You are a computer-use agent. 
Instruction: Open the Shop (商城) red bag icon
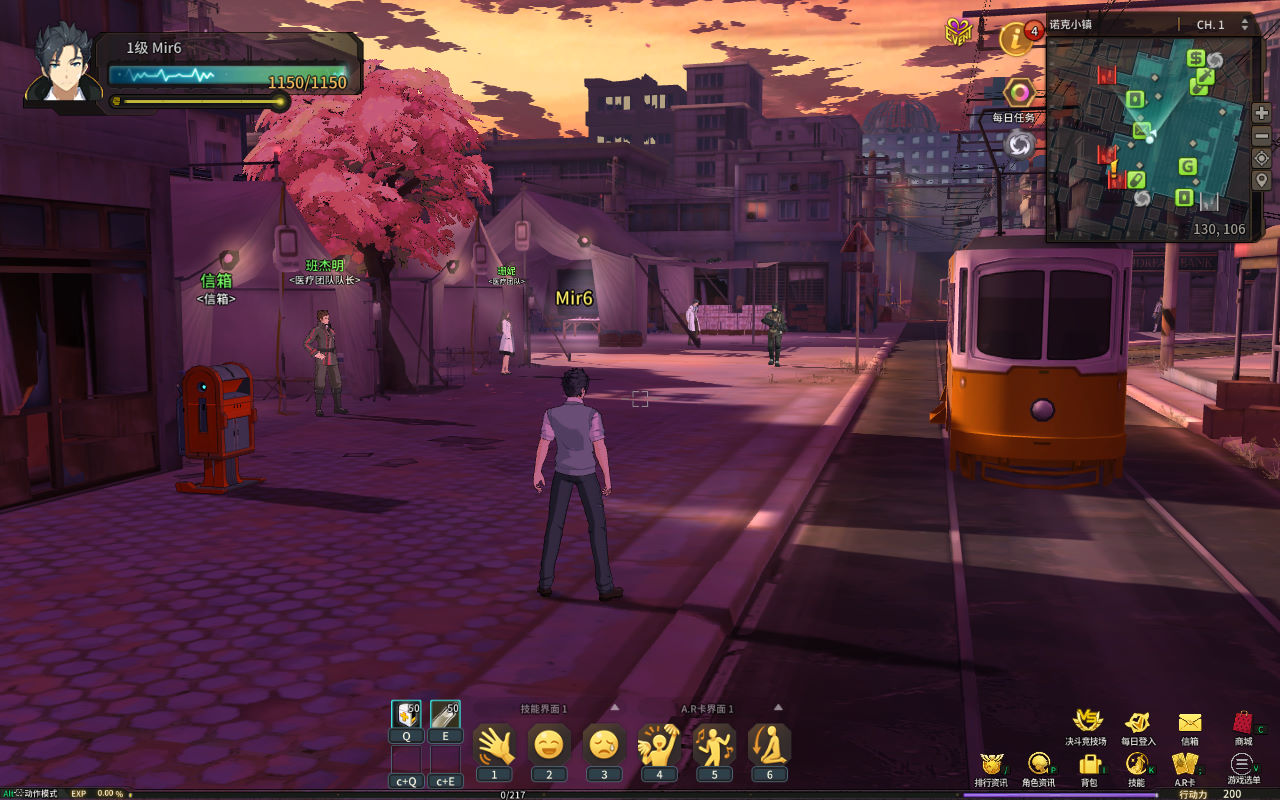[1243, 722]
